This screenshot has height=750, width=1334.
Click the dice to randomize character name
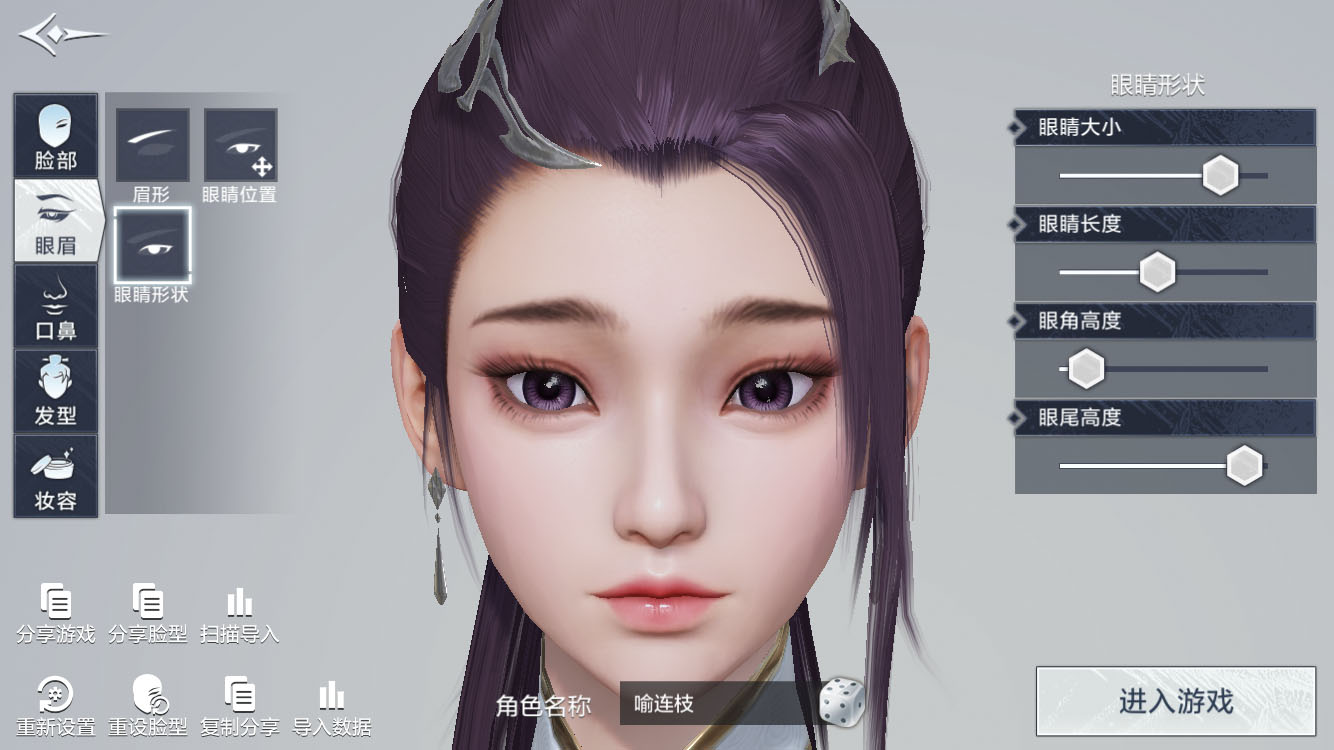[x=843, y=704]
